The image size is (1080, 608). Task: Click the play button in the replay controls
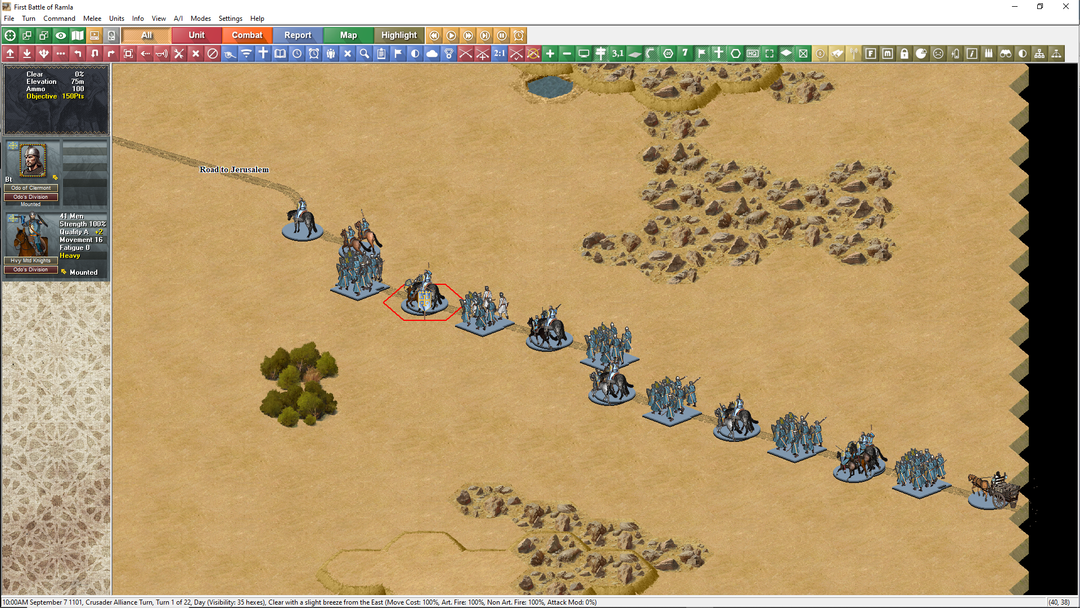451,36
